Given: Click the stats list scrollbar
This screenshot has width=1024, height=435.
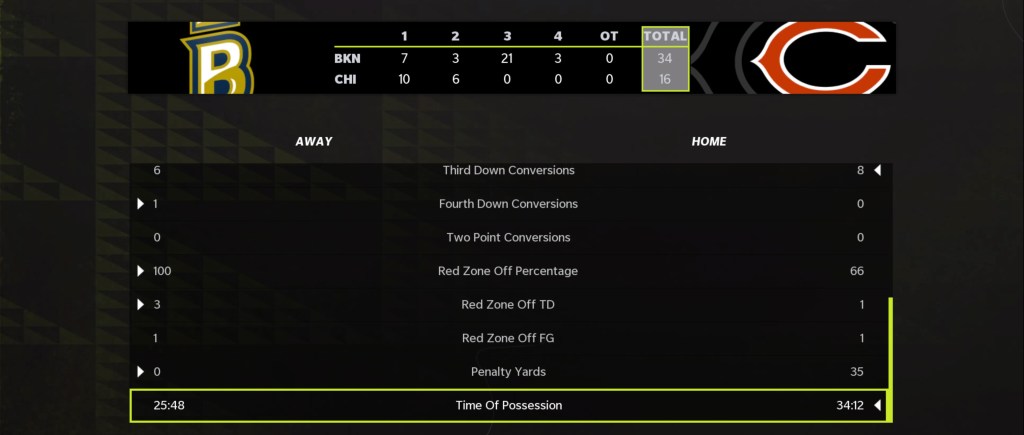Looking at the screenshot, I should [889, 357].
